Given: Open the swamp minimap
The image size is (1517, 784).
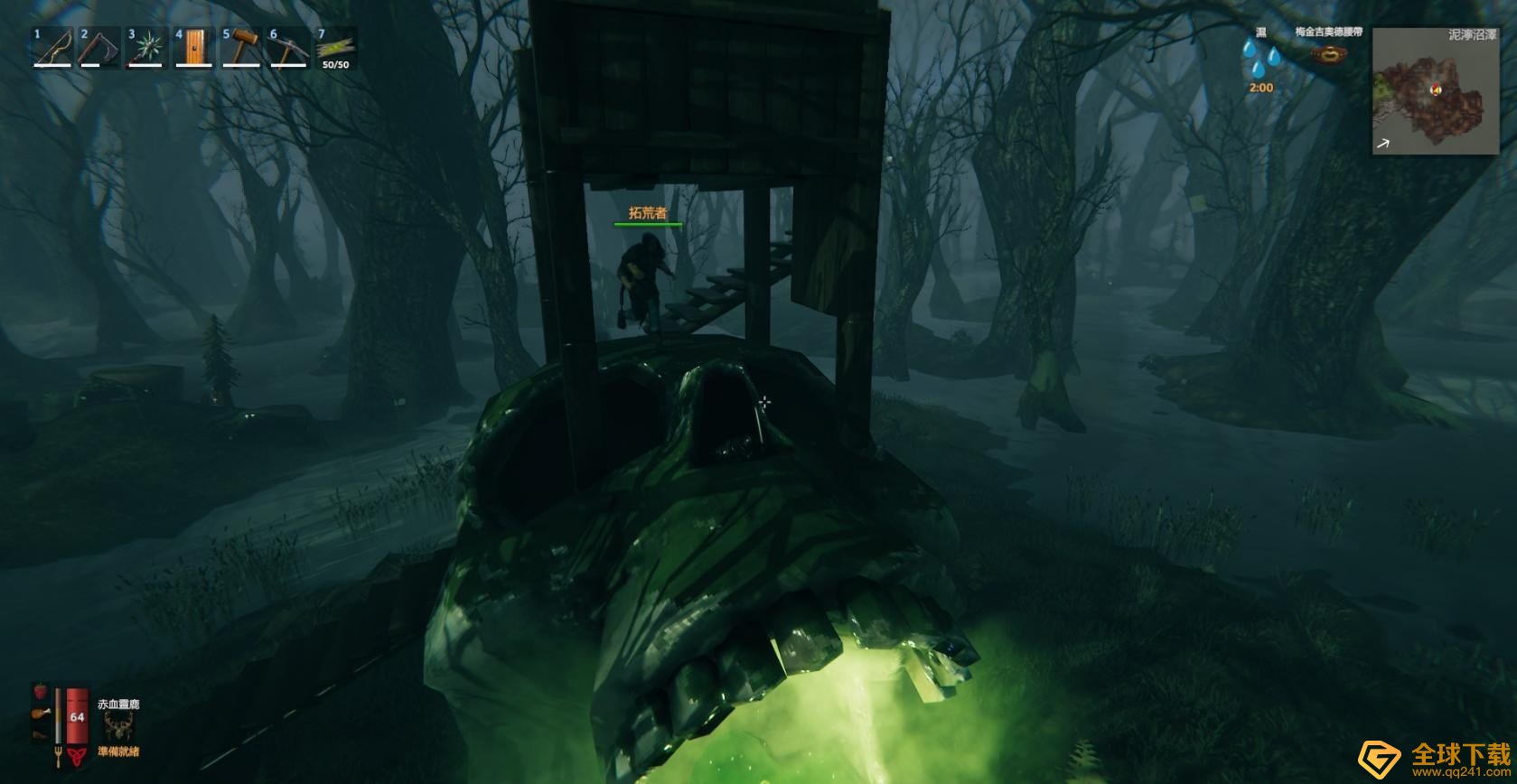Looking at the screenshot, I should (1435, 91).
